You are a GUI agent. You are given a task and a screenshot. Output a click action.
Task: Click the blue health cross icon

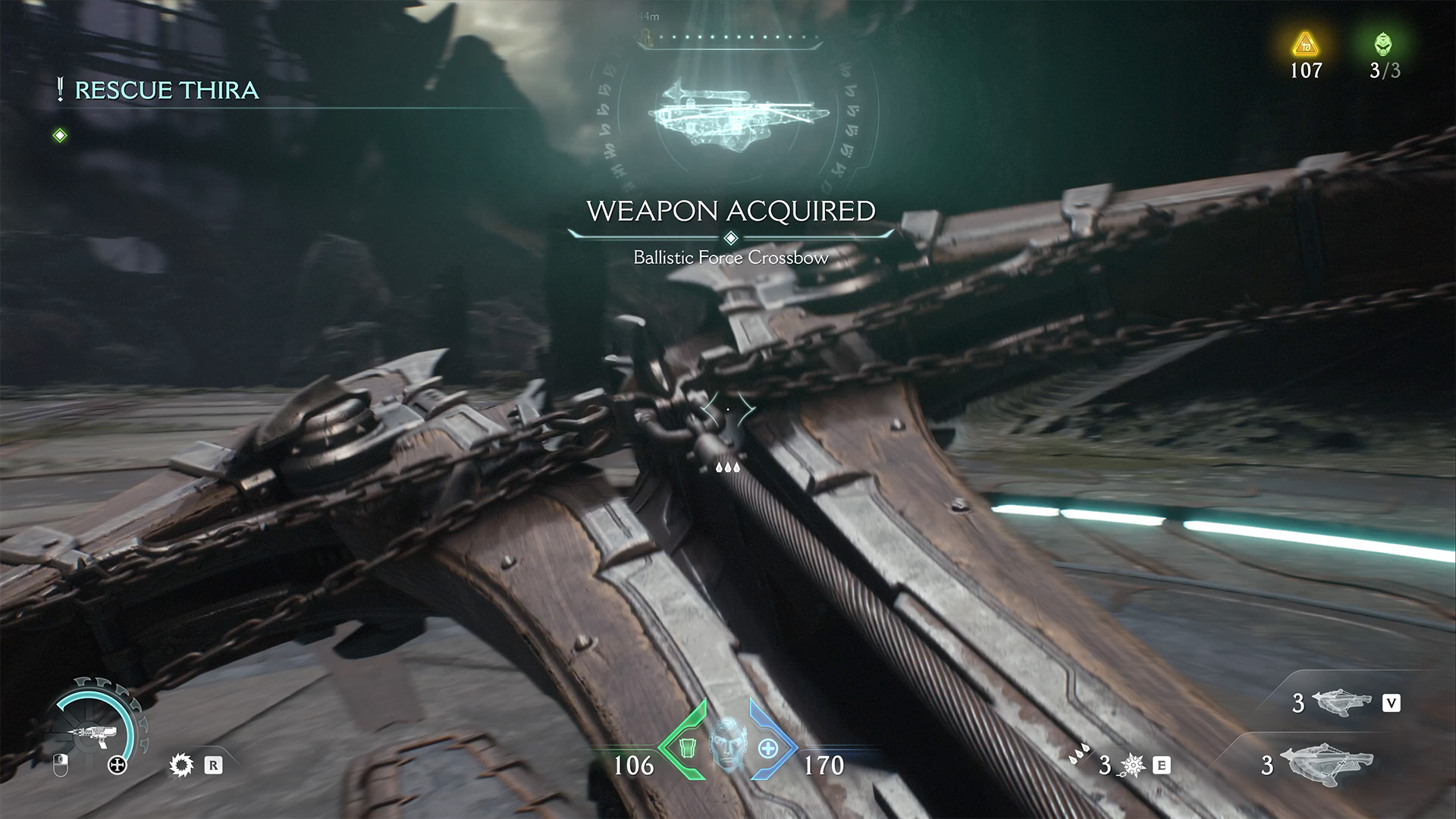point(769,748)
